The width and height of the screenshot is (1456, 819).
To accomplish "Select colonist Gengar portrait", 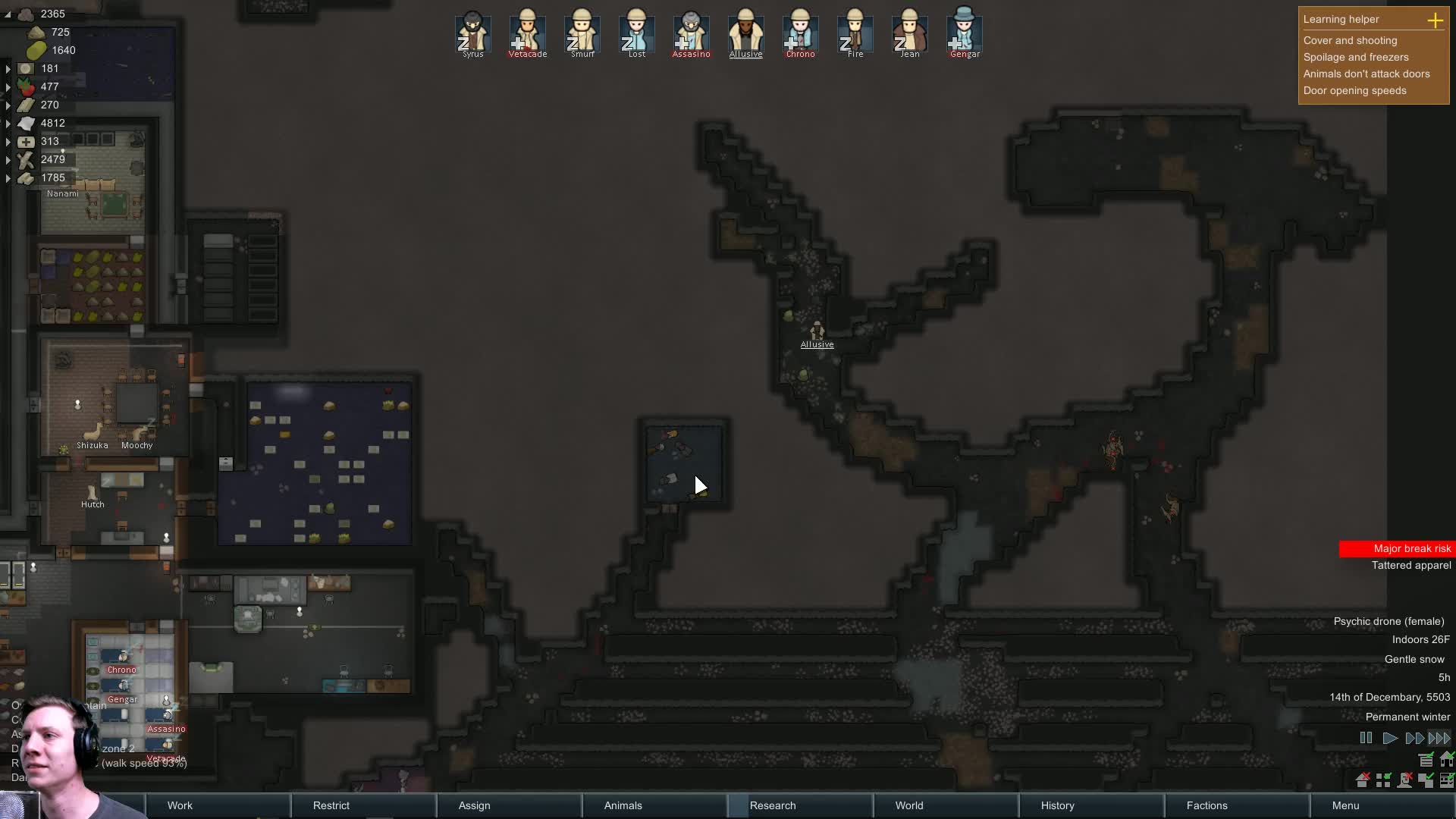I will 965,33.
